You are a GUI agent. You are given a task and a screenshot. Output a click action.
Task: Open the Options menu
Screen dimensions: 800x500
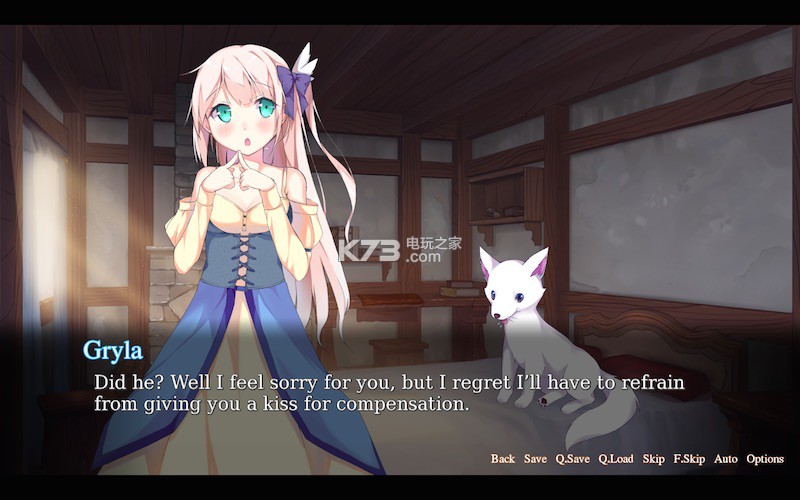click(x=765, y=459)
